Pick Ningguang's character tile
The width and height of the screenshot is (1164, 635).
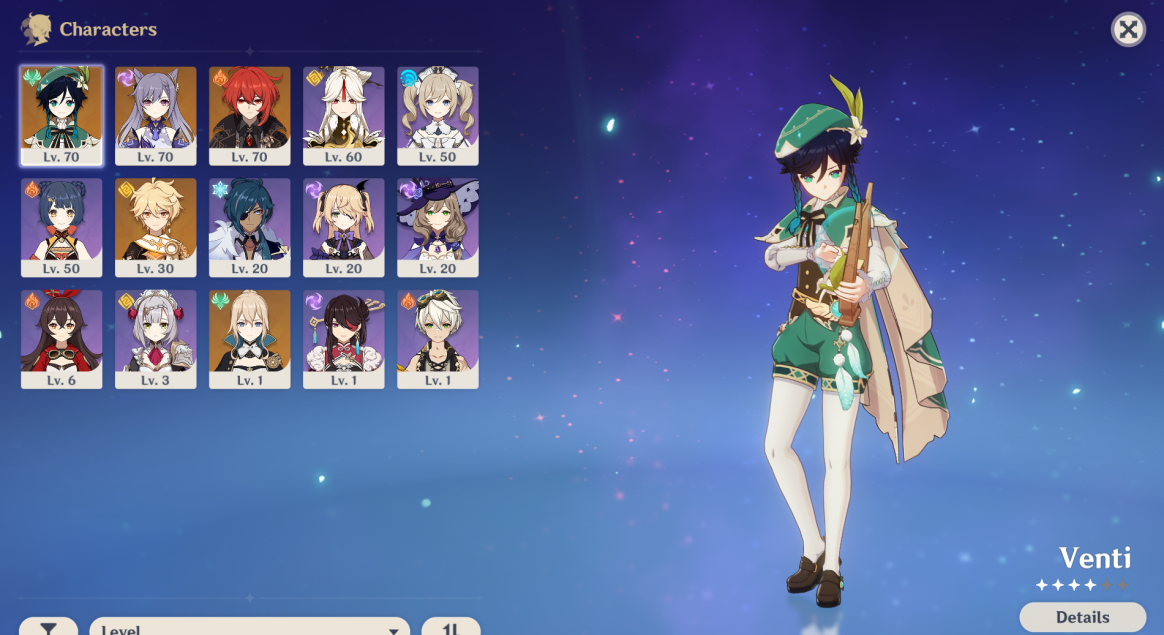click(343, 113)
